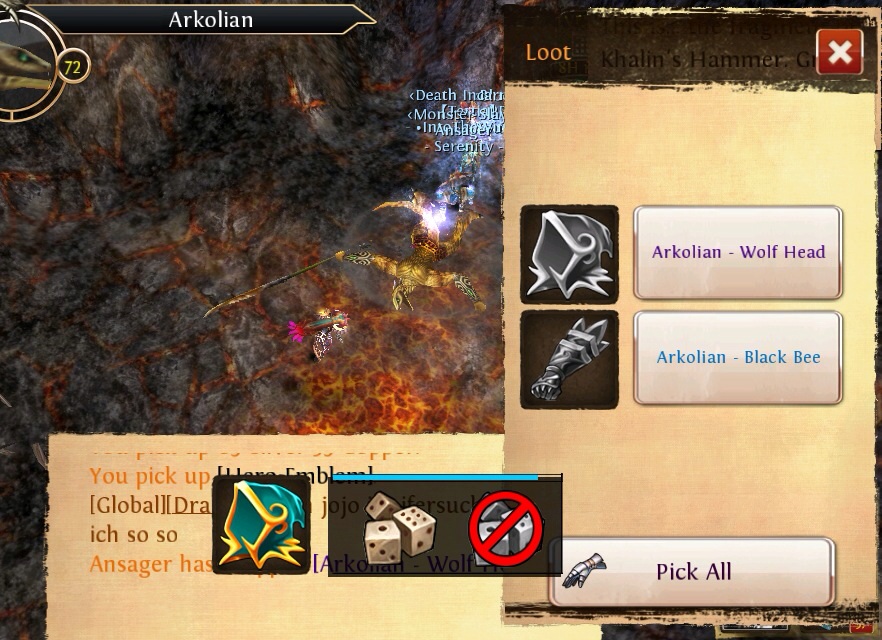This screenshot has height=640, width=882.
Task: Inspect the teal helmet roll item
Action: pos(261,525)
